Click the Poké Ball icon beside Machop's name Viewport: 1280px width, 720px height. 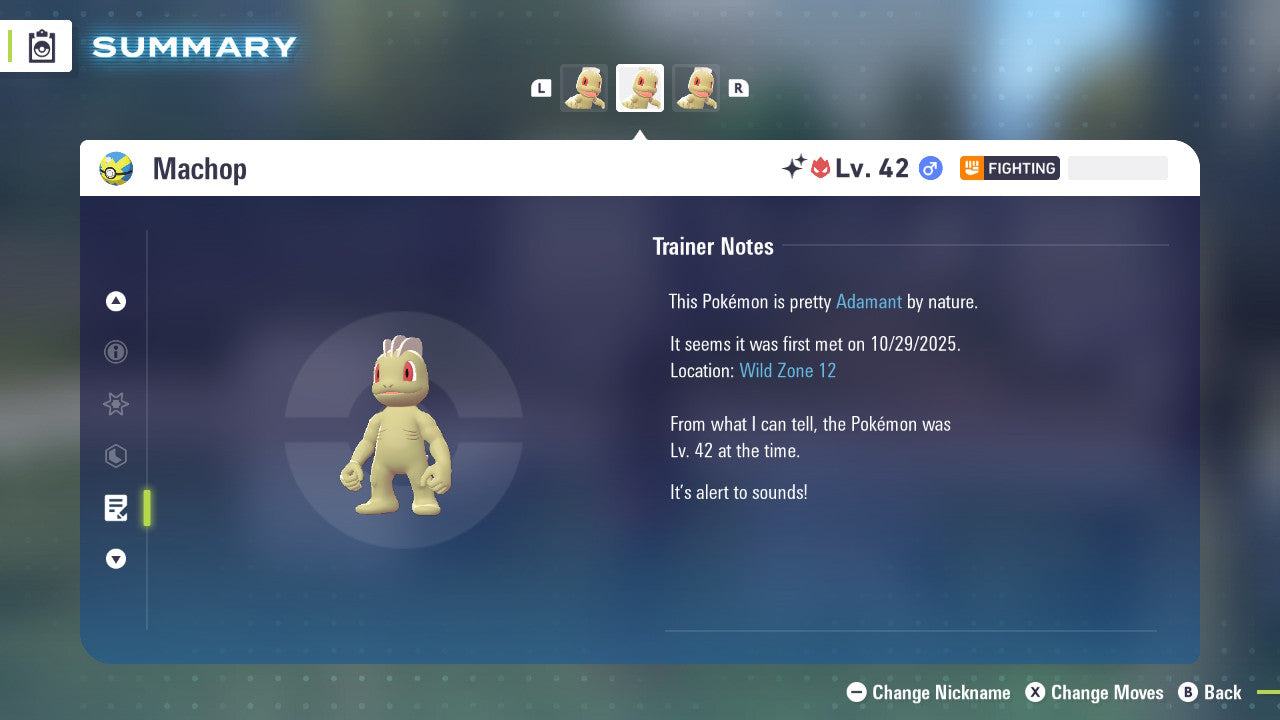[x=116, y=168]
